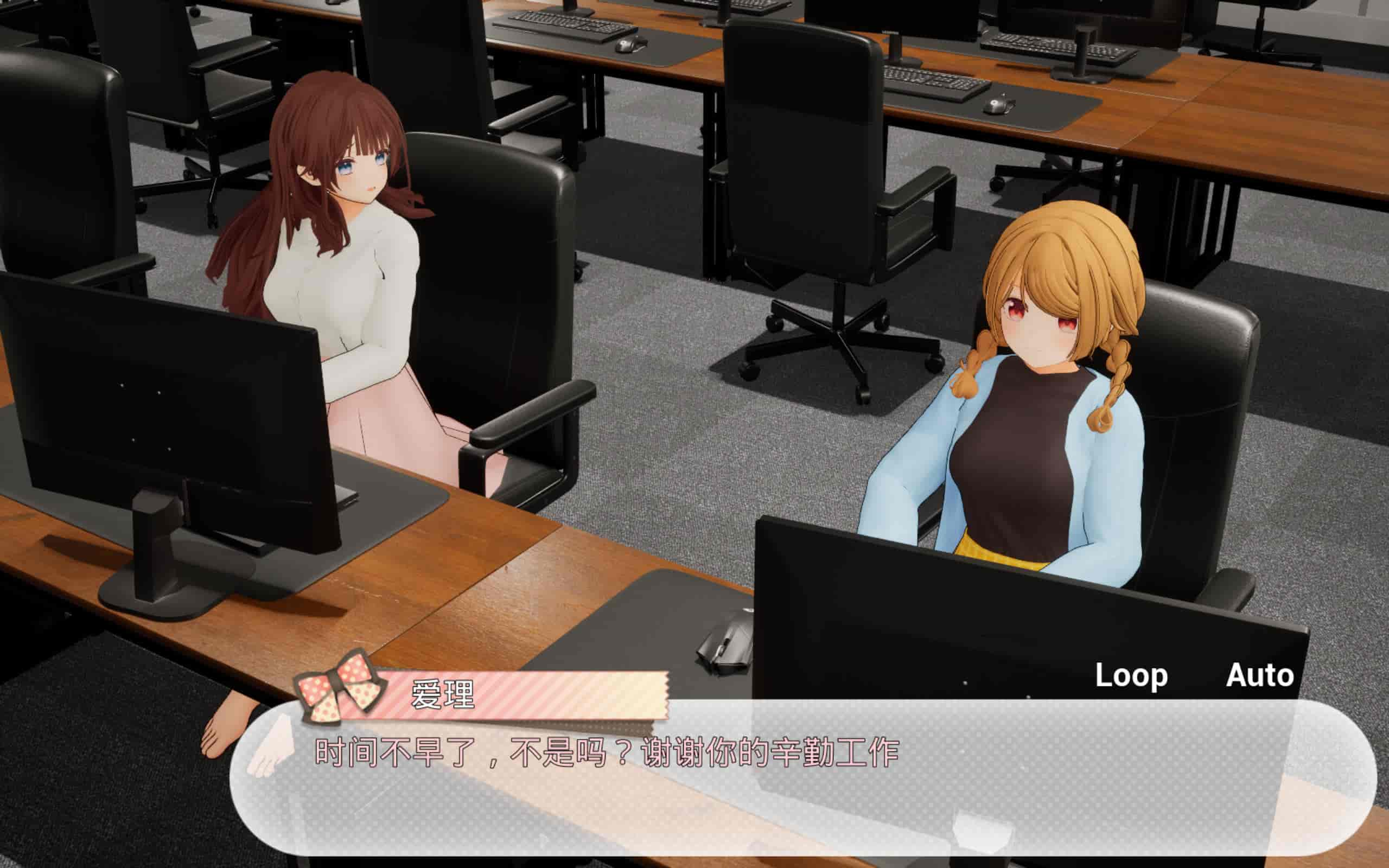Image resolution: width=1389 pixels, height=868 pixels.
Task: Enable Auto dialogue advance
Action: 1260,676
